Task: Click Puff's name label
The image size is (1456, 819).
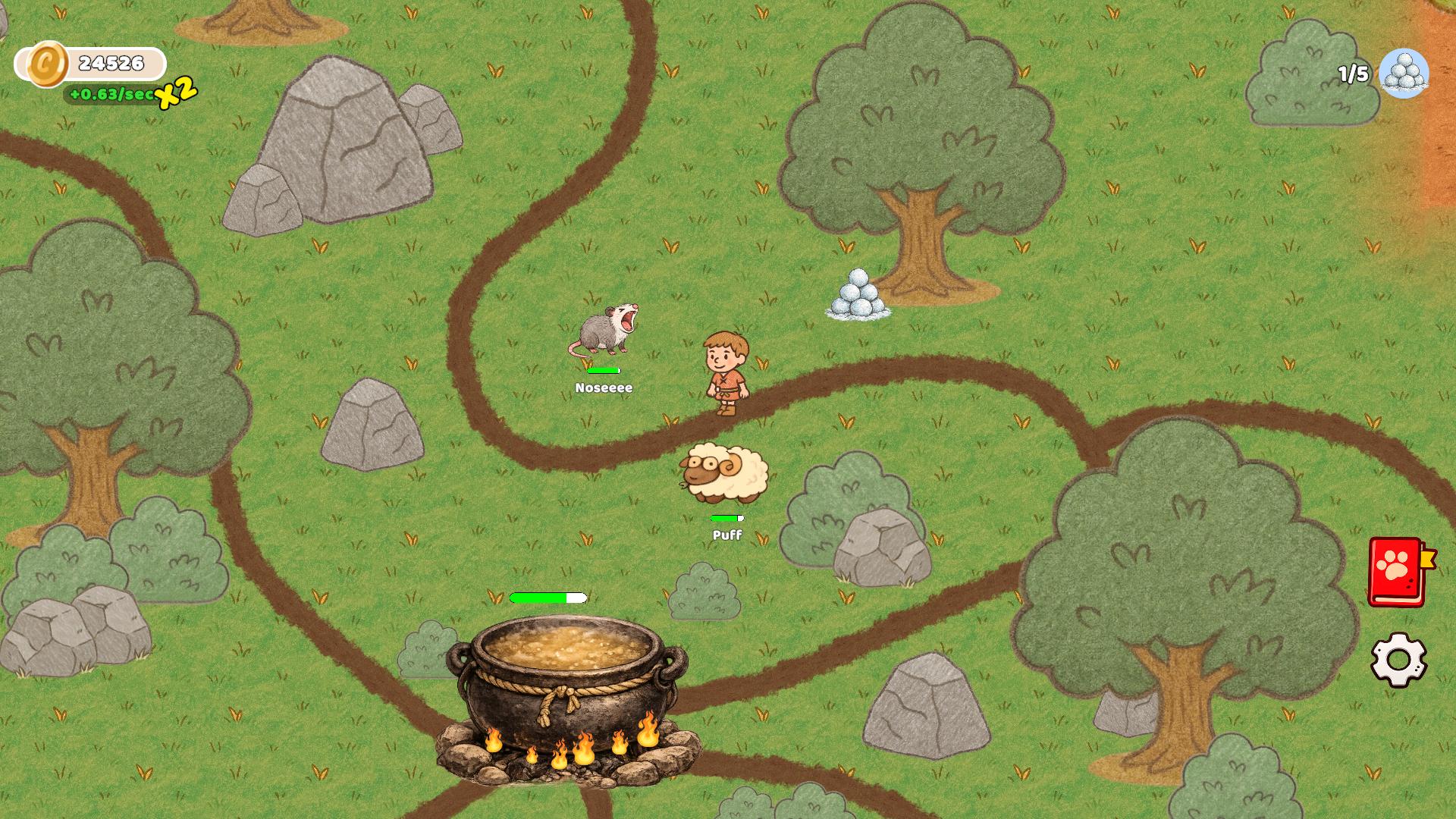Action: (726, 533)
